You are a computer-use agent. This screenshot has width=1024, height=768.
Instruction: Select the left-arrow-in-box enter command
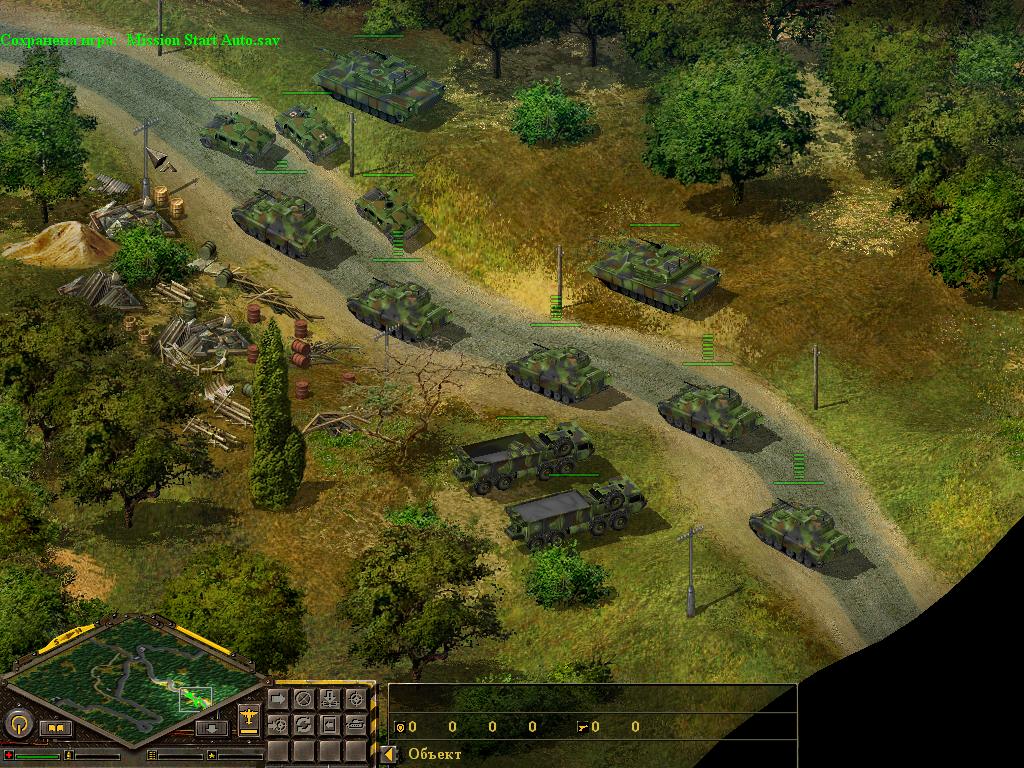(329, 724)
